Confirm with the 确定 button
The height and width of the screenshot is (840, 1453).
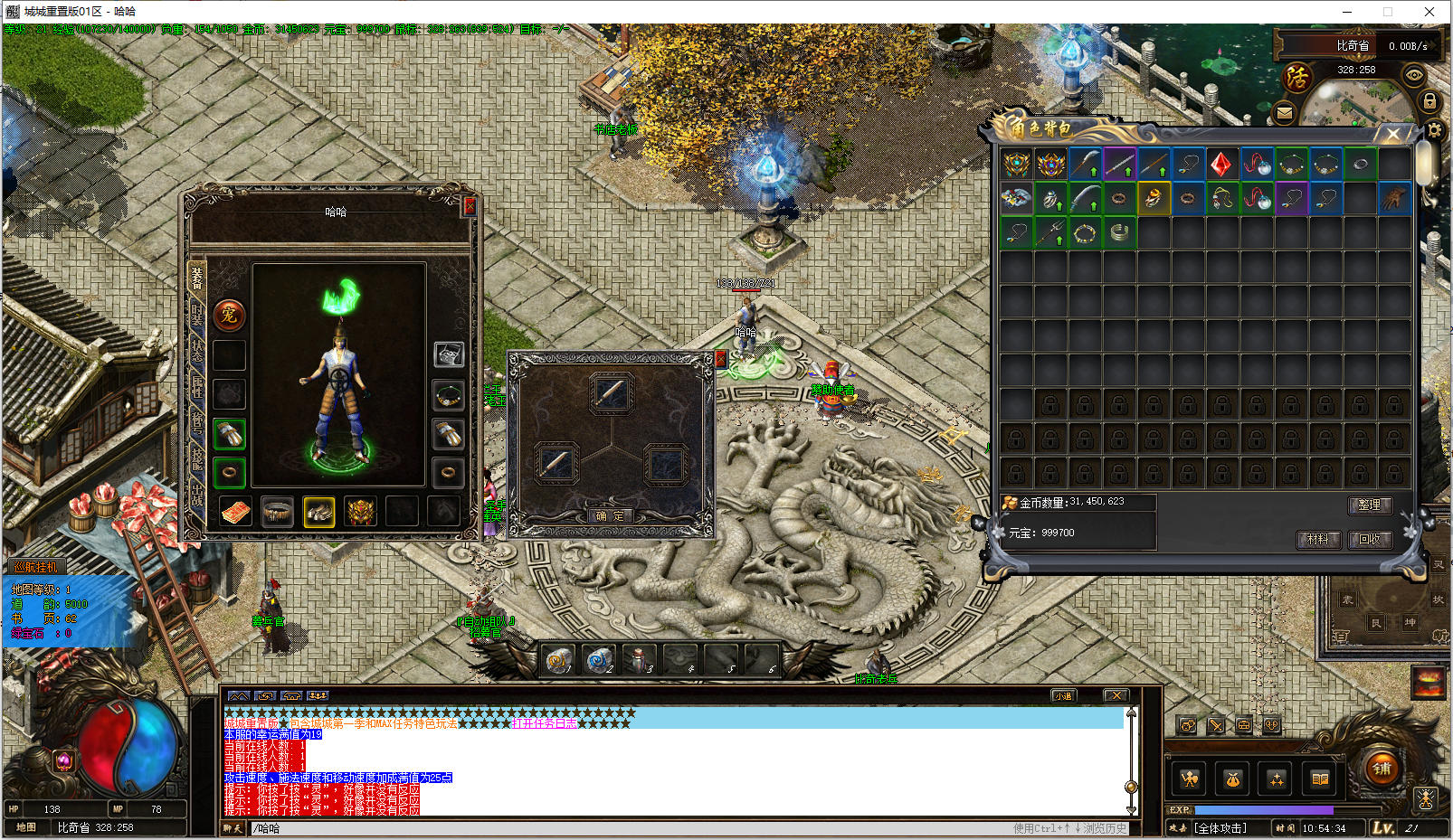pyautogui.click(x=610, y=516)
